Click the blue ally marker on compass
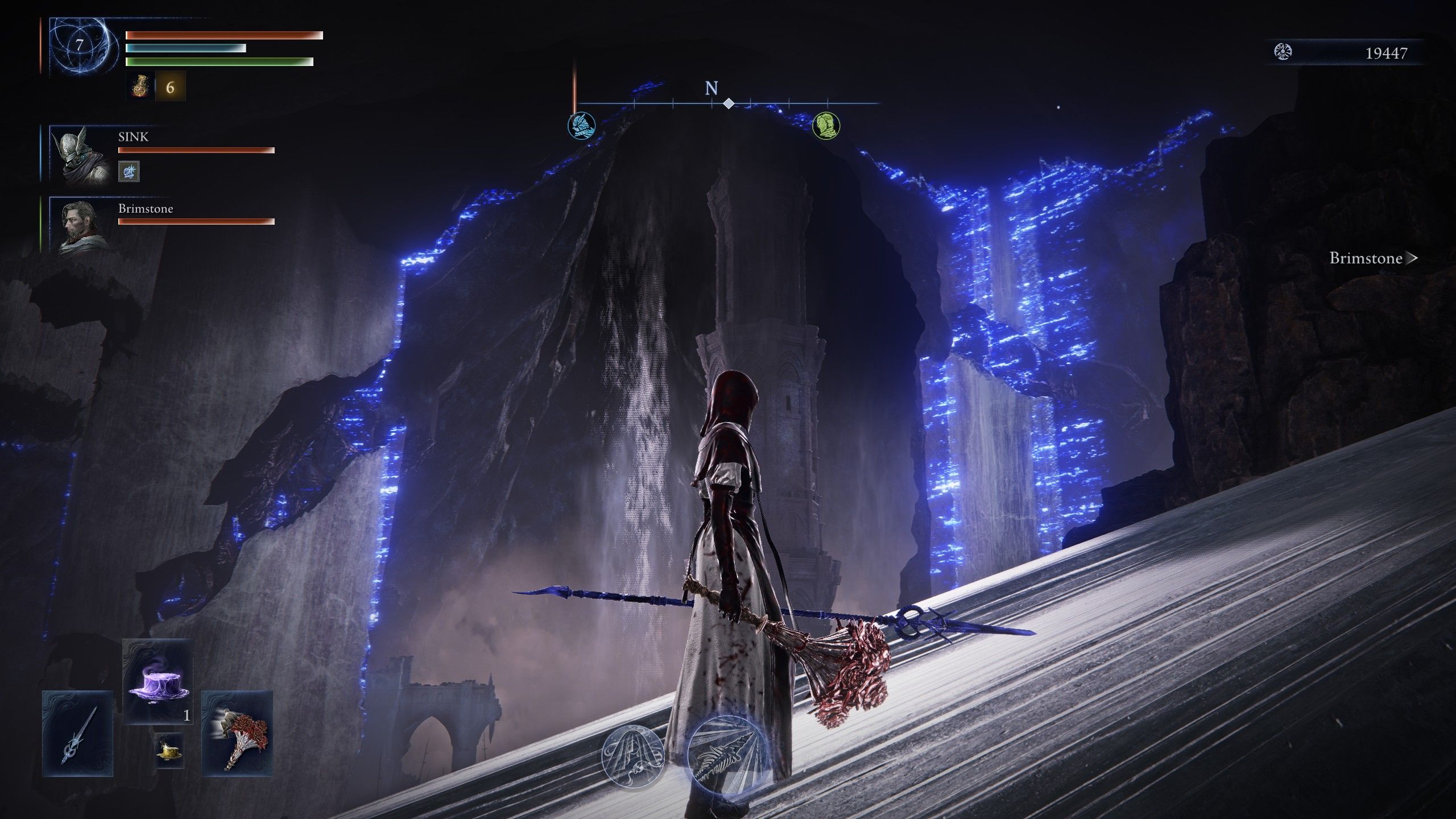This screenshot has height=819, width=1456. 581,125
